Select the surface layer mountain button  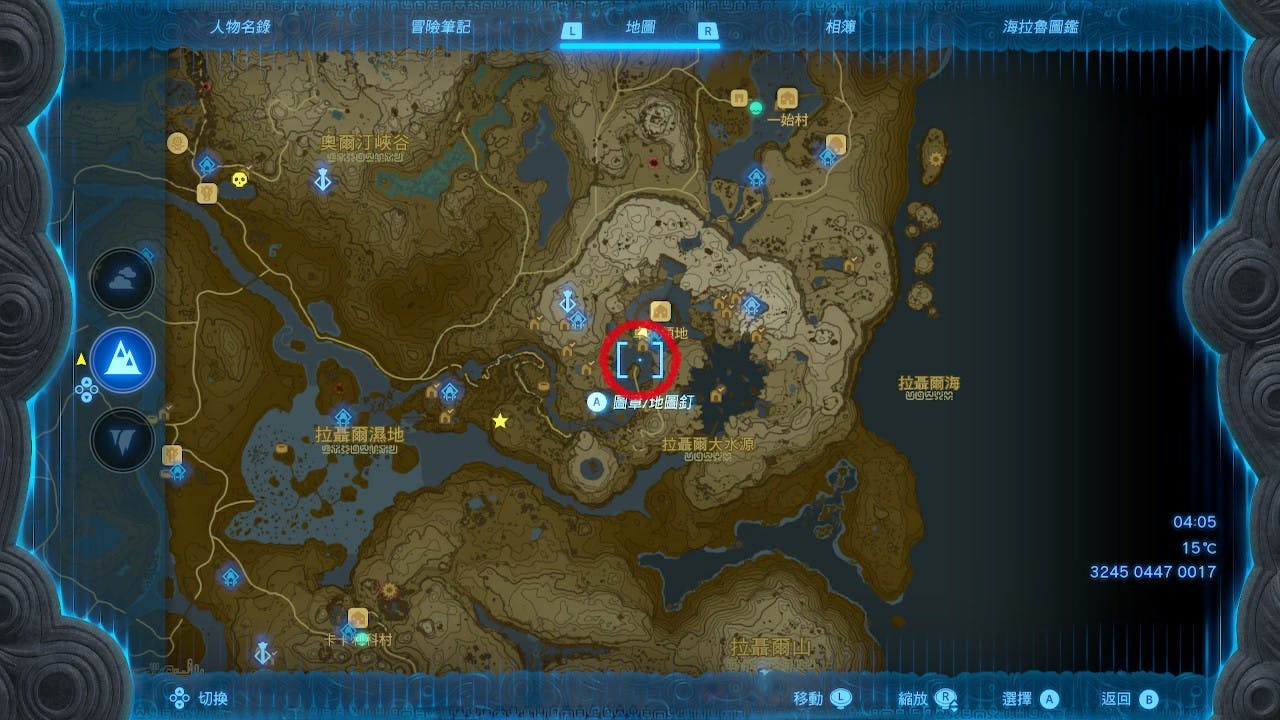122,360
